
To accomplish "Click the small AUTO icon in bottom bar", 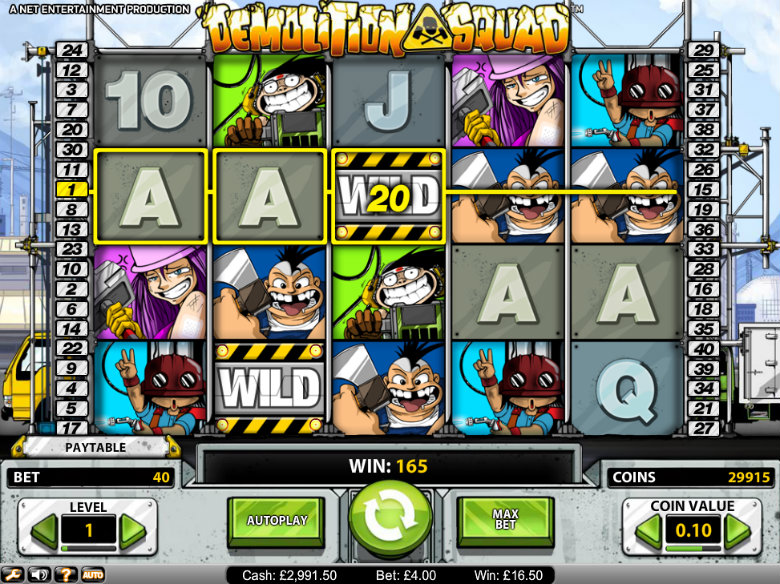I will (x=92, y=575).
